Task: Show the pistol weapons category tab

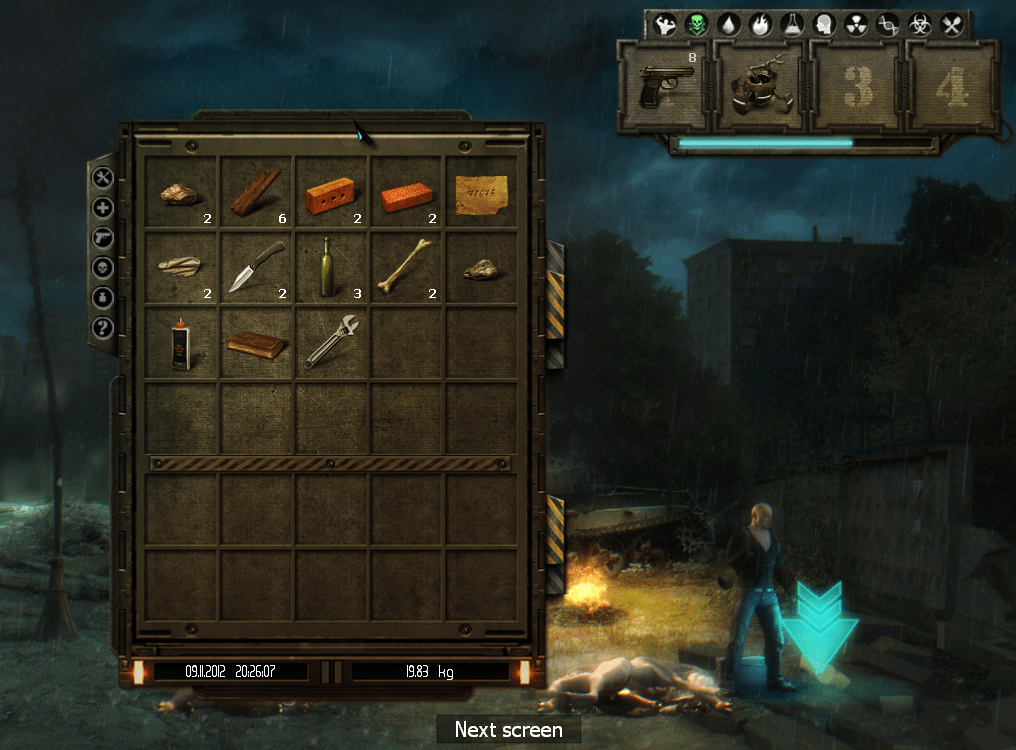Action: pos(103,238)
